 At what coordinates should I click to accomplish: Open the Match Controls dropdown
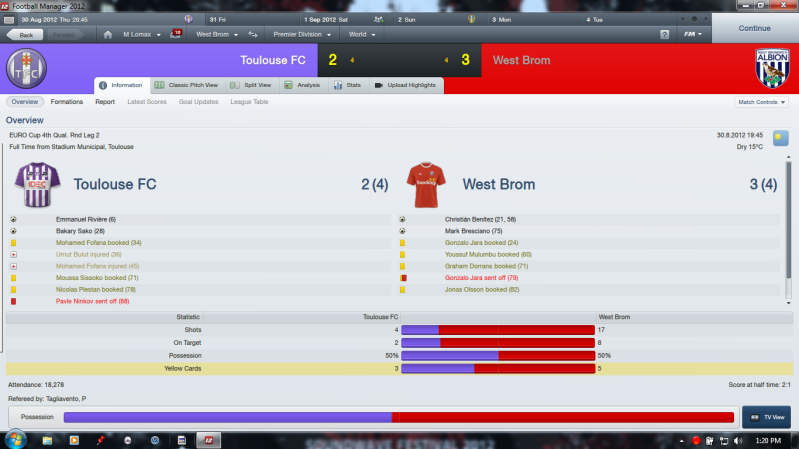761,102
